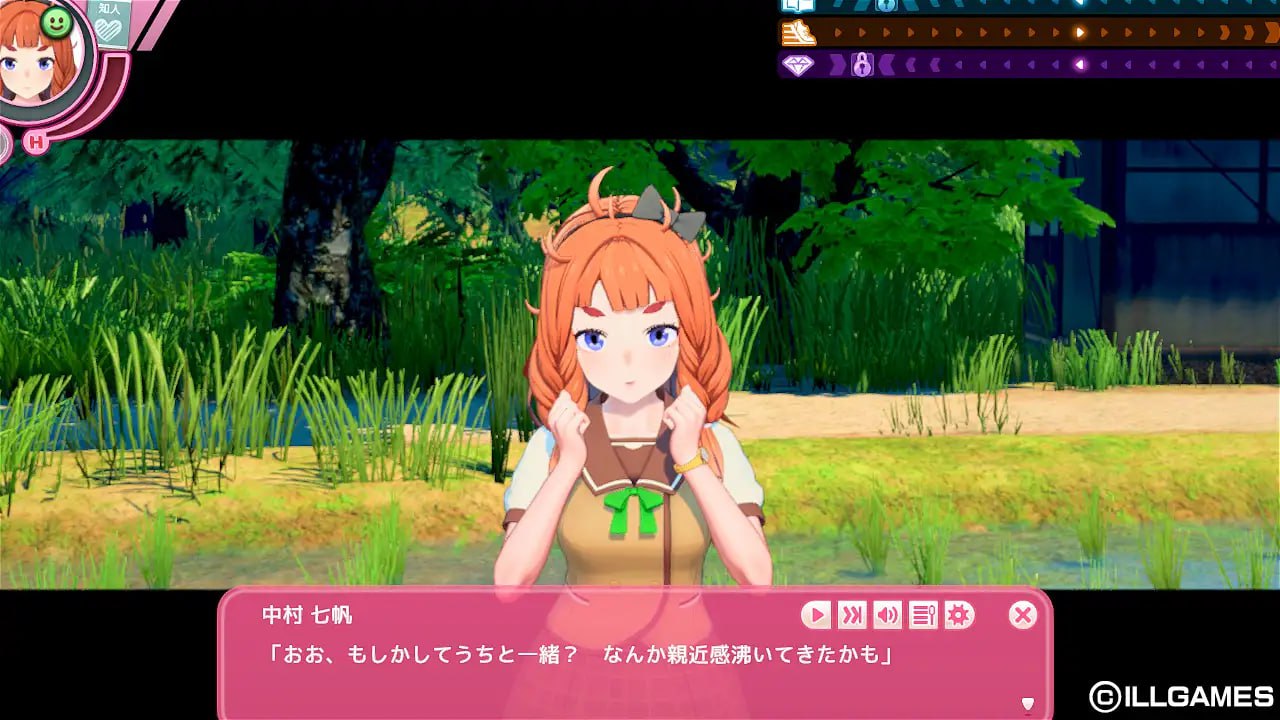Toggle the lock on the teal study bar
Viewport: 1280px width, 720px height.
(887, 5)
